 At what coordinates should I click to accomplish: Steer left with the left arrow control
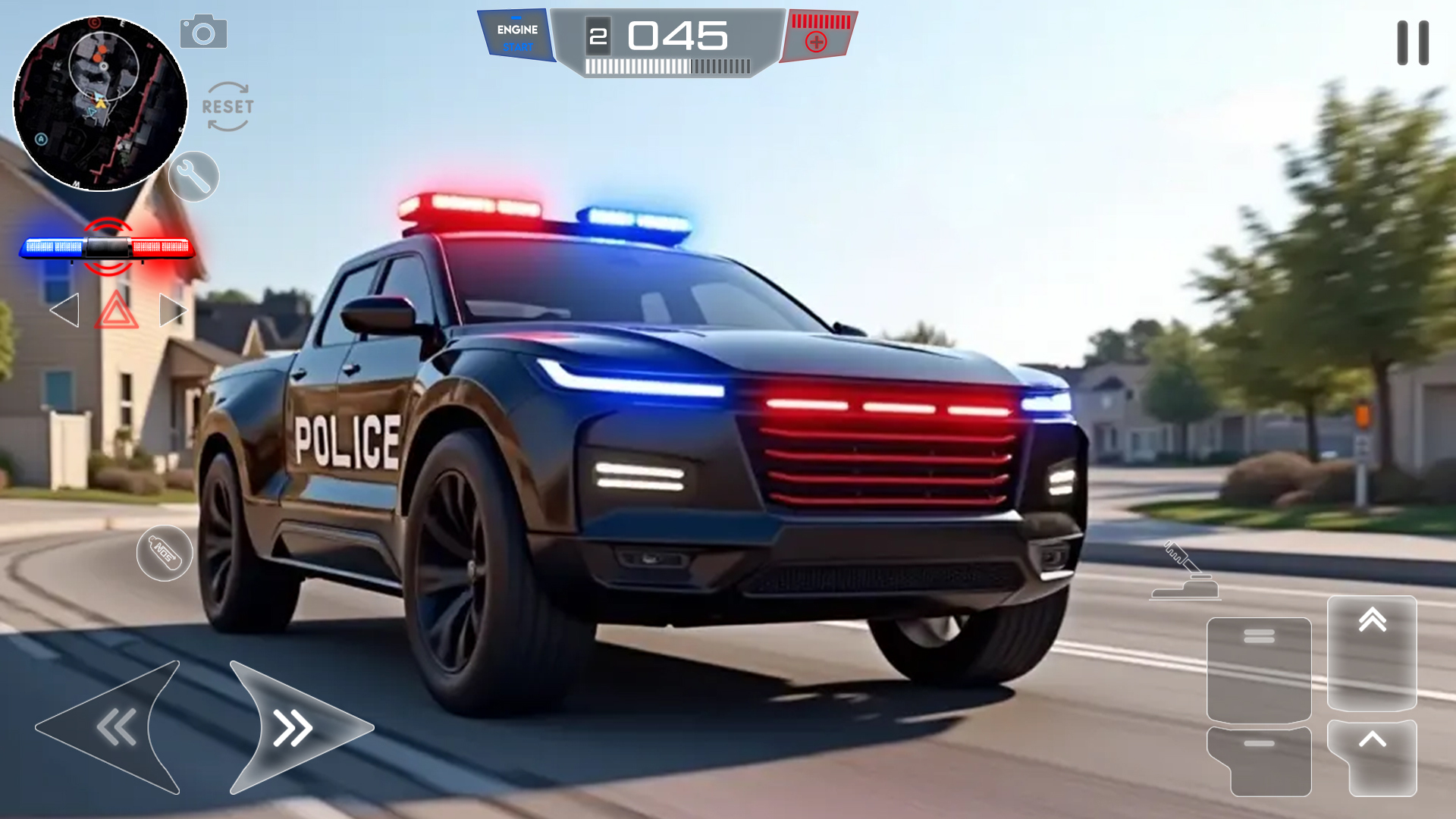tap(114, 726)
